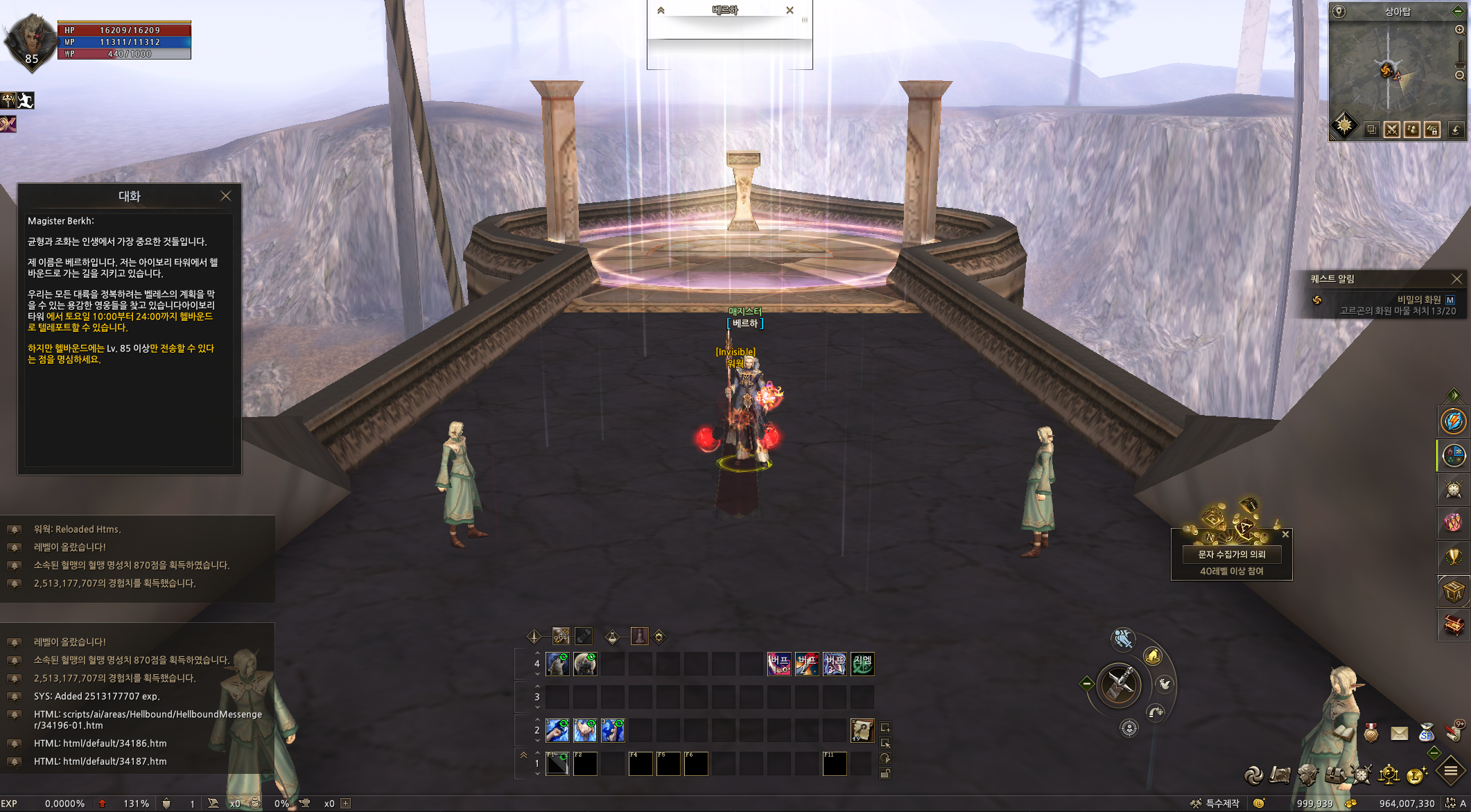The image size is (1471, 812).
Task: Toggle the crossed swords minimap filter
Action: click(x=1391, y=130)
